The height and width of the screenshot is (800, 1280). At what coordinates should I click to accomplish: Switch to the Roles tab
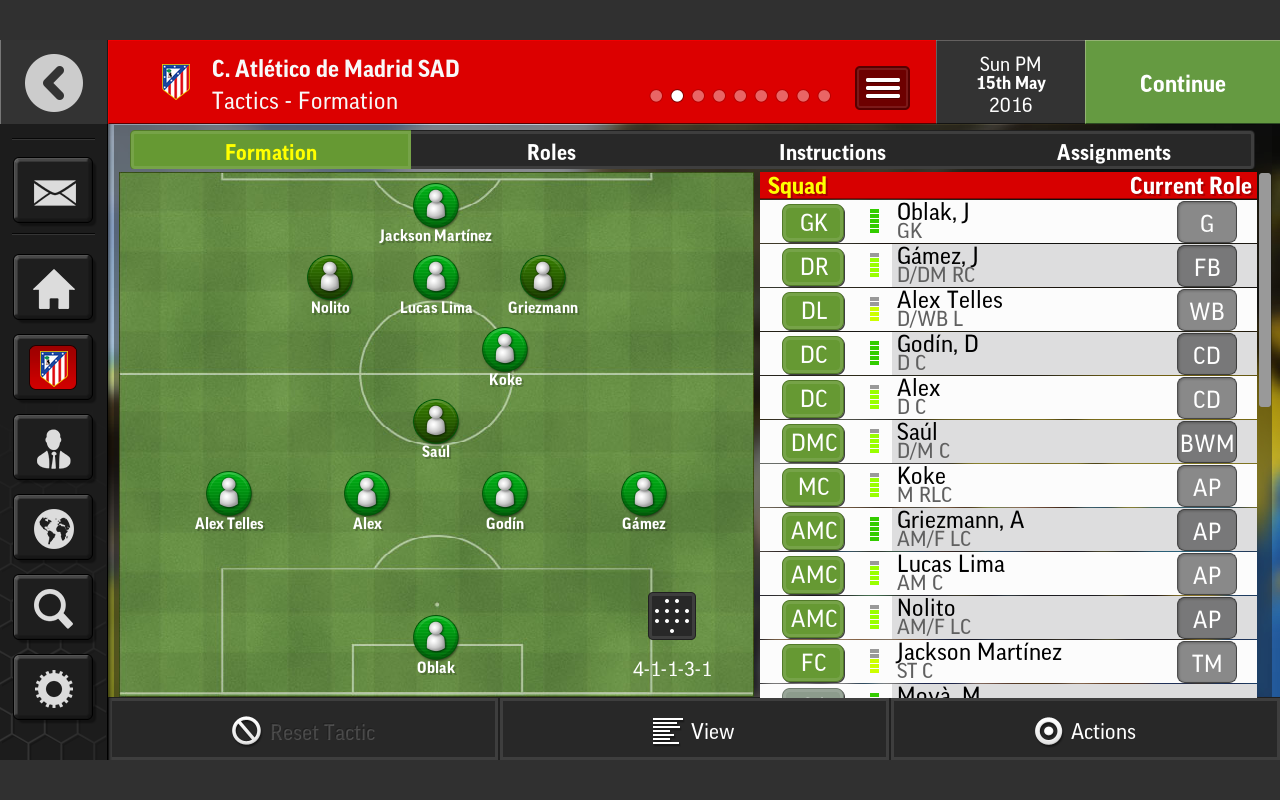[551, 152]
